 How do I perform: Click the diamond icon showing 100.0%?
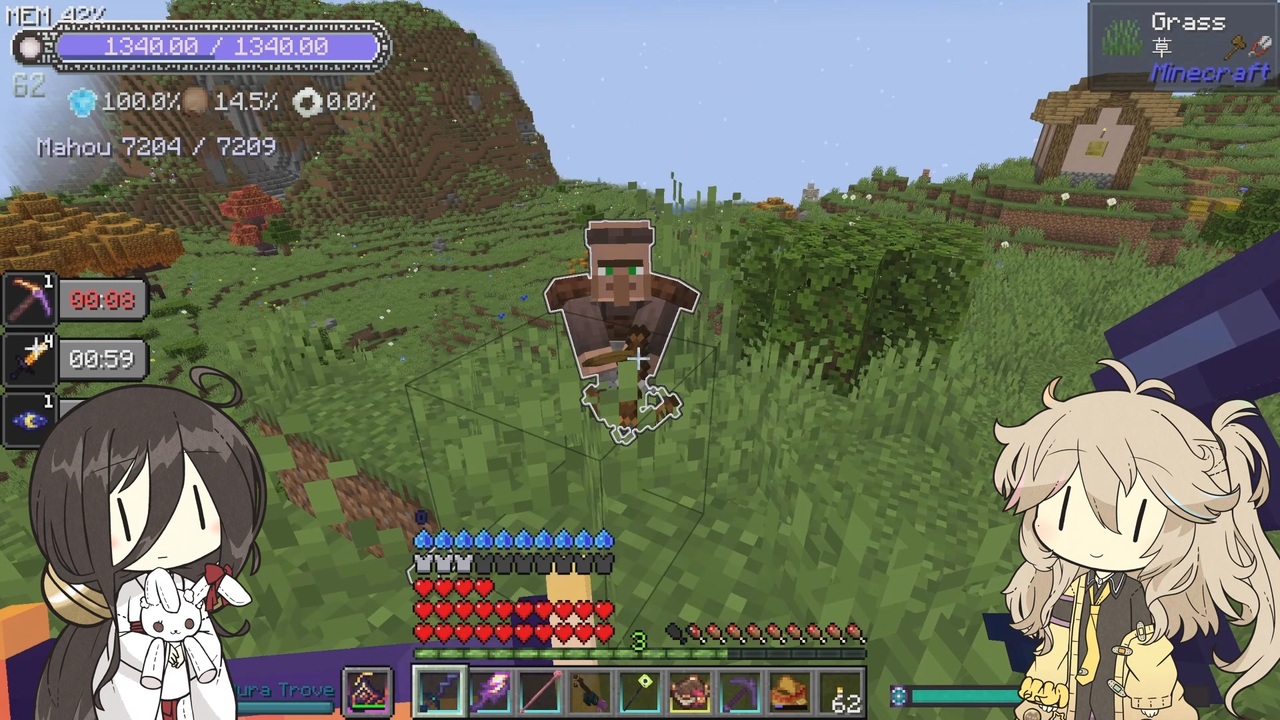click(82, 102)
